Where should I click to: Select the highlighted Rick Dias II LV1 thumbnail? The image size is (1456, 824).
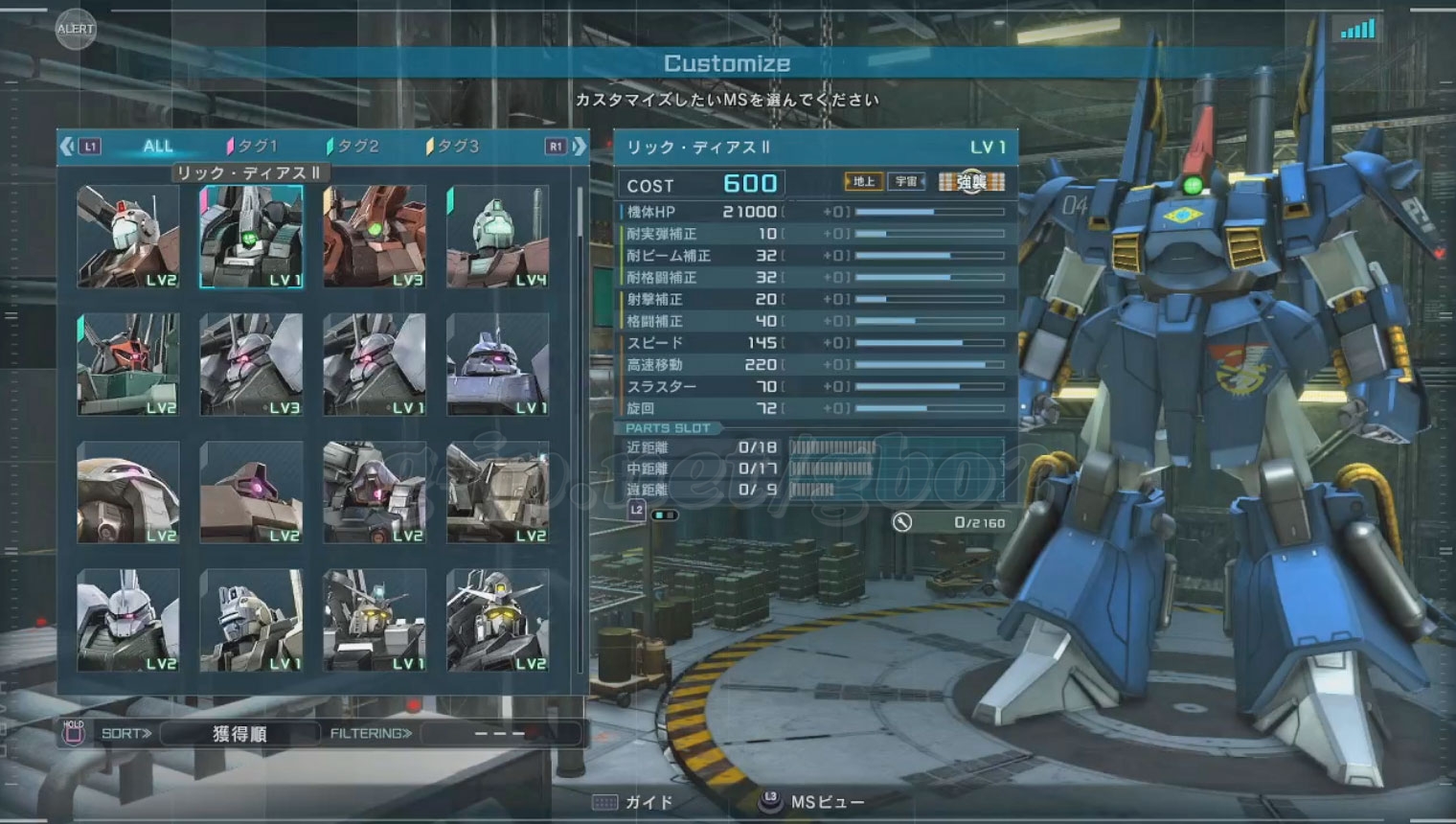(251, 237)
